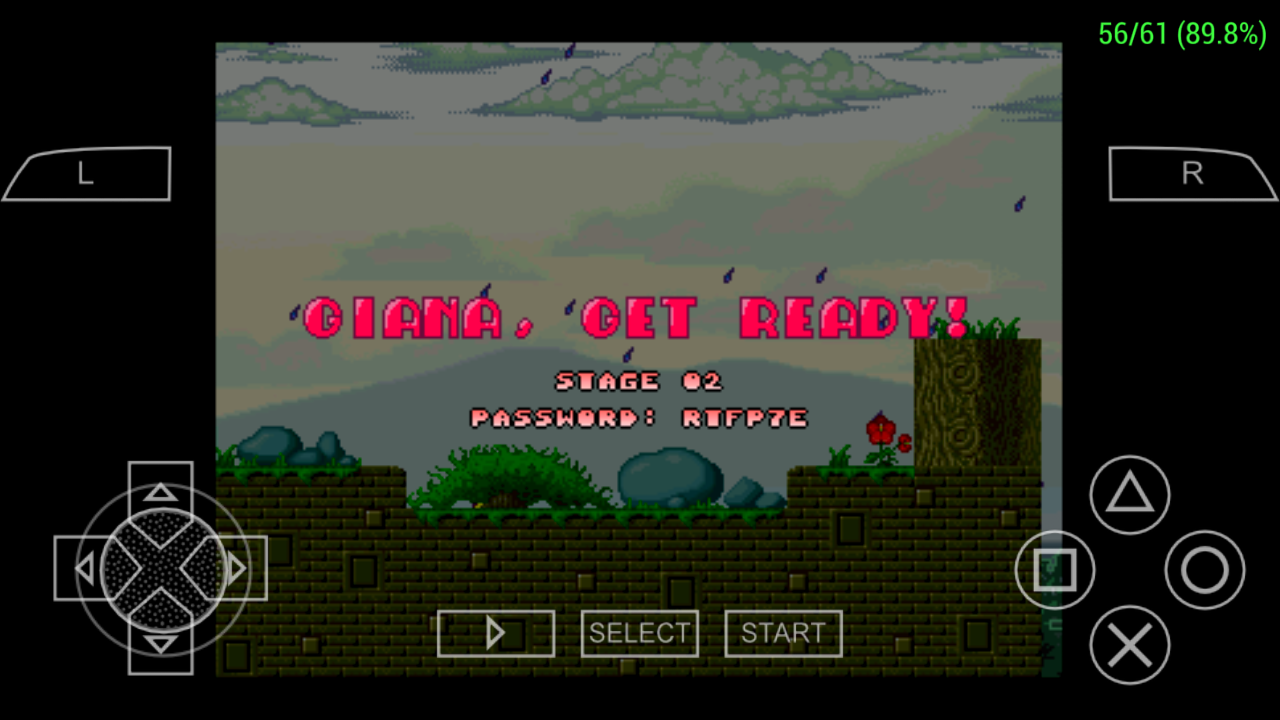This screenshot has width=1280, height=720.
Task: Tap the up arrow above the D-pad
Action: click(x=160, y=491)
